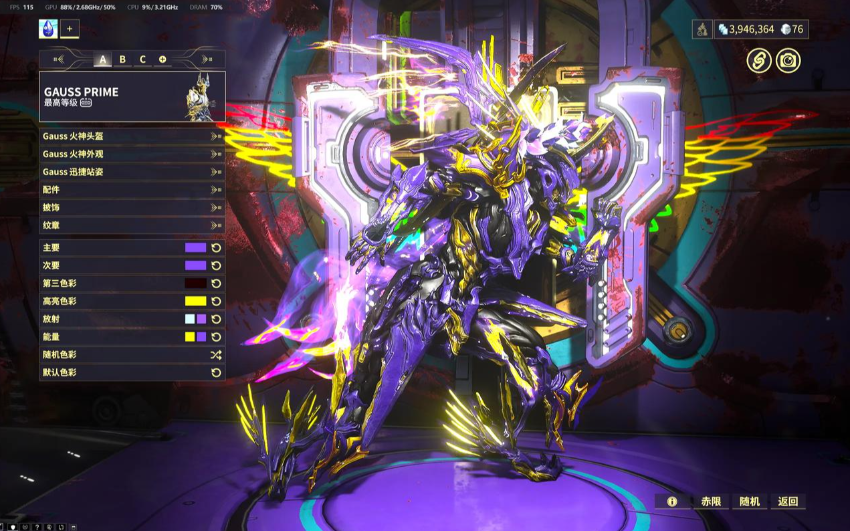The width and height of the screenshot is (850, 531).
Task: Show details with the info button
Action: pos(672,501)
